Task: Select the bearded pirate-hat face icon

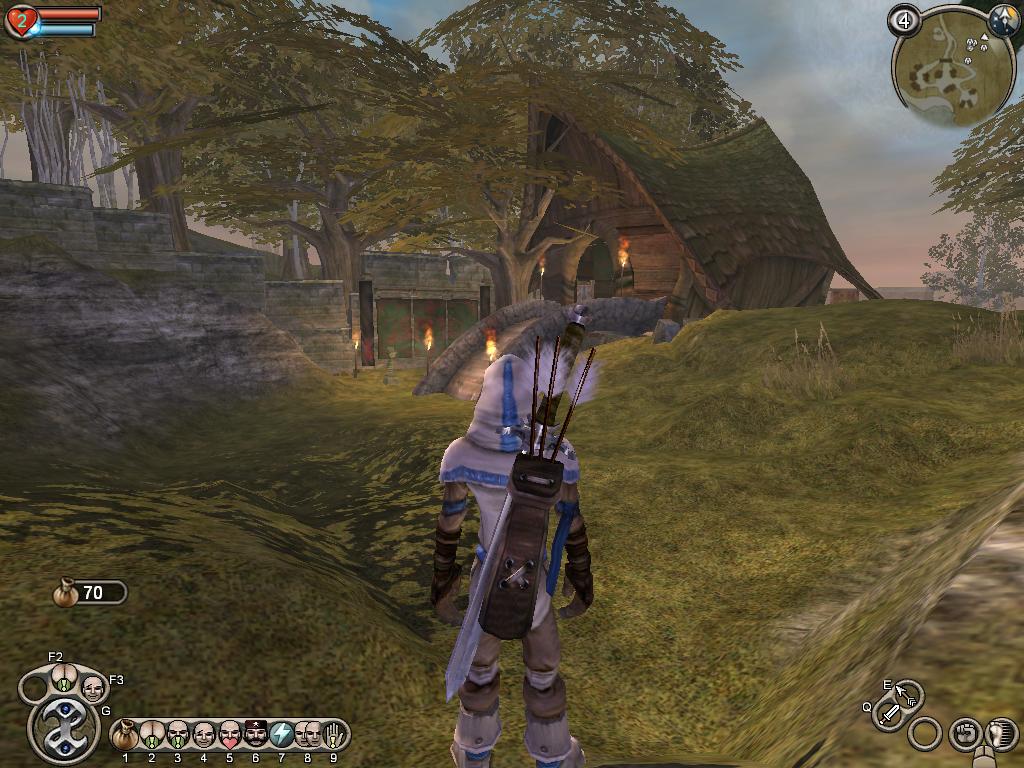Action: pyautogui.click(x=256, y=735)
